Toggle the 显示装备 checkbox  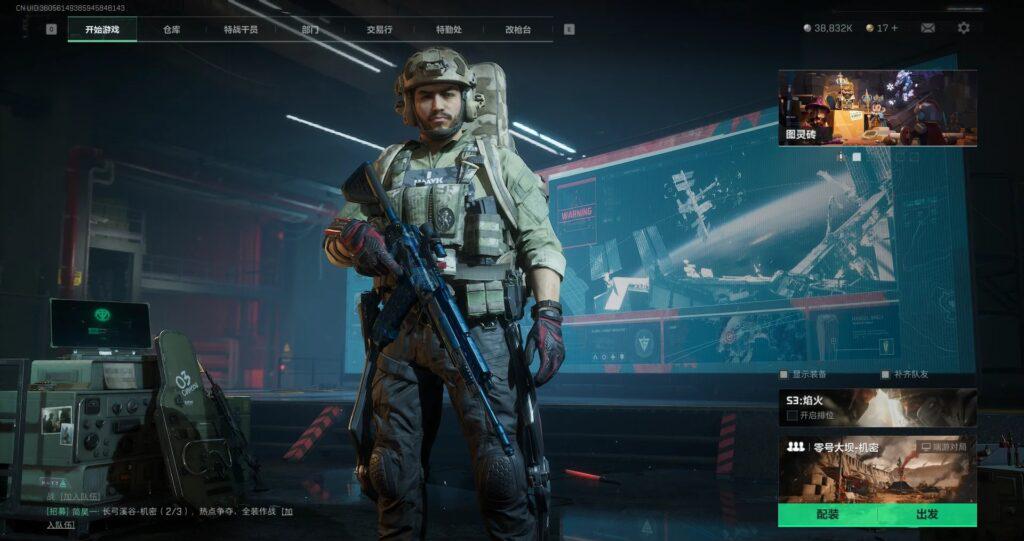pos(784,374)
